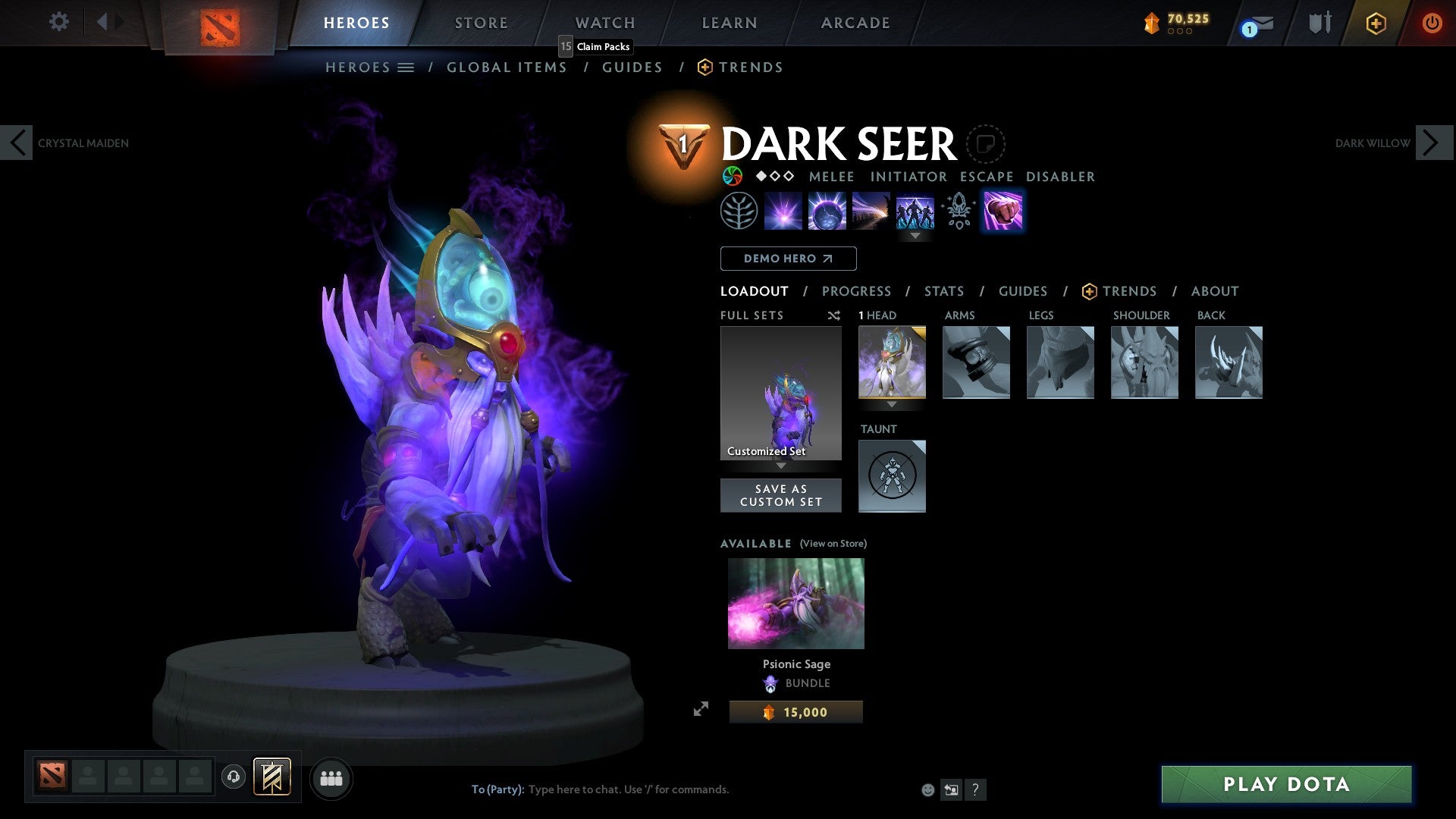
Task: Open the emoticon picker in chat
Action: (927, 789)
